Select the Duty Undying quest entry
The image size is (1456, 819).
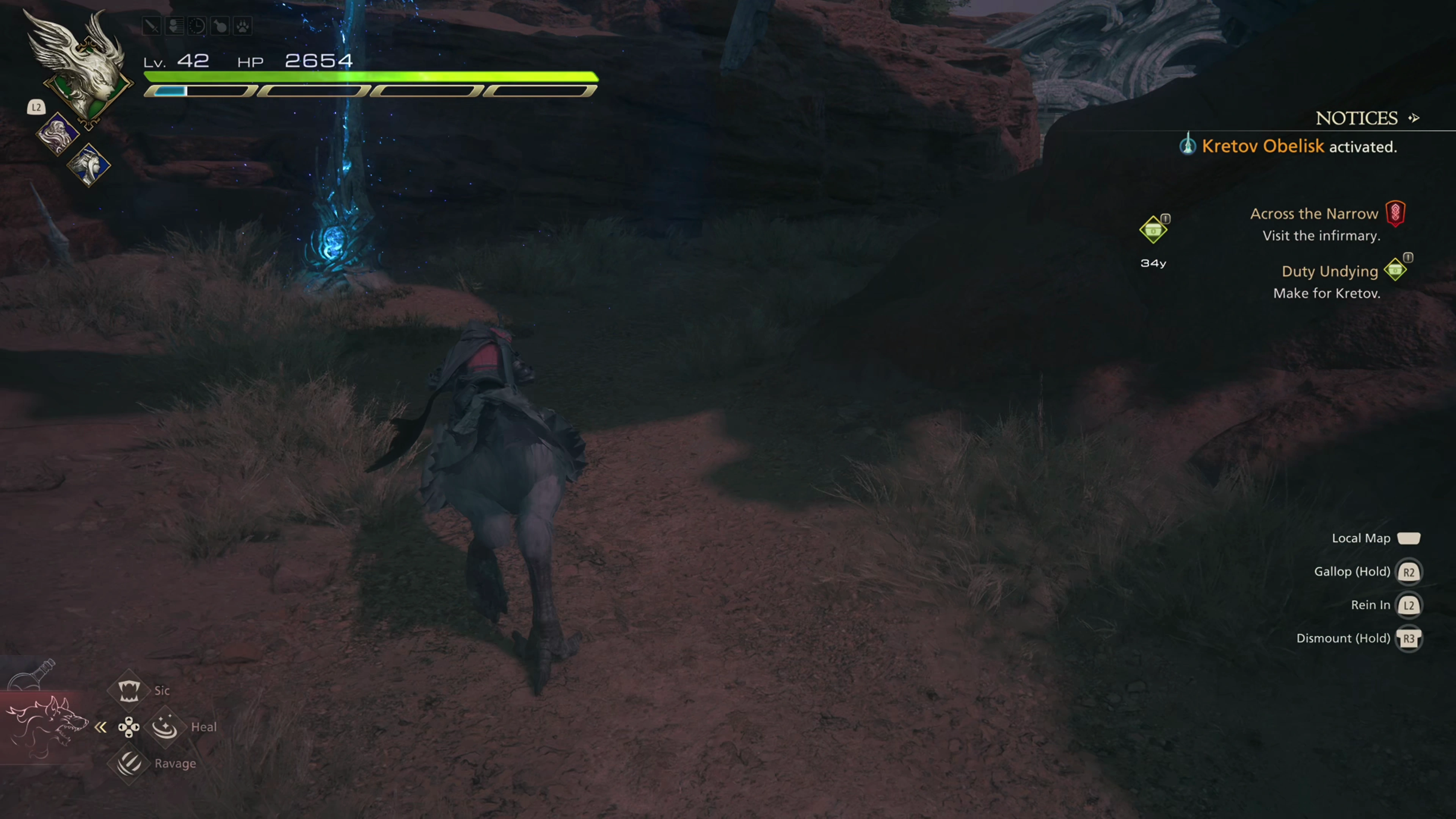click(1329, 271)
